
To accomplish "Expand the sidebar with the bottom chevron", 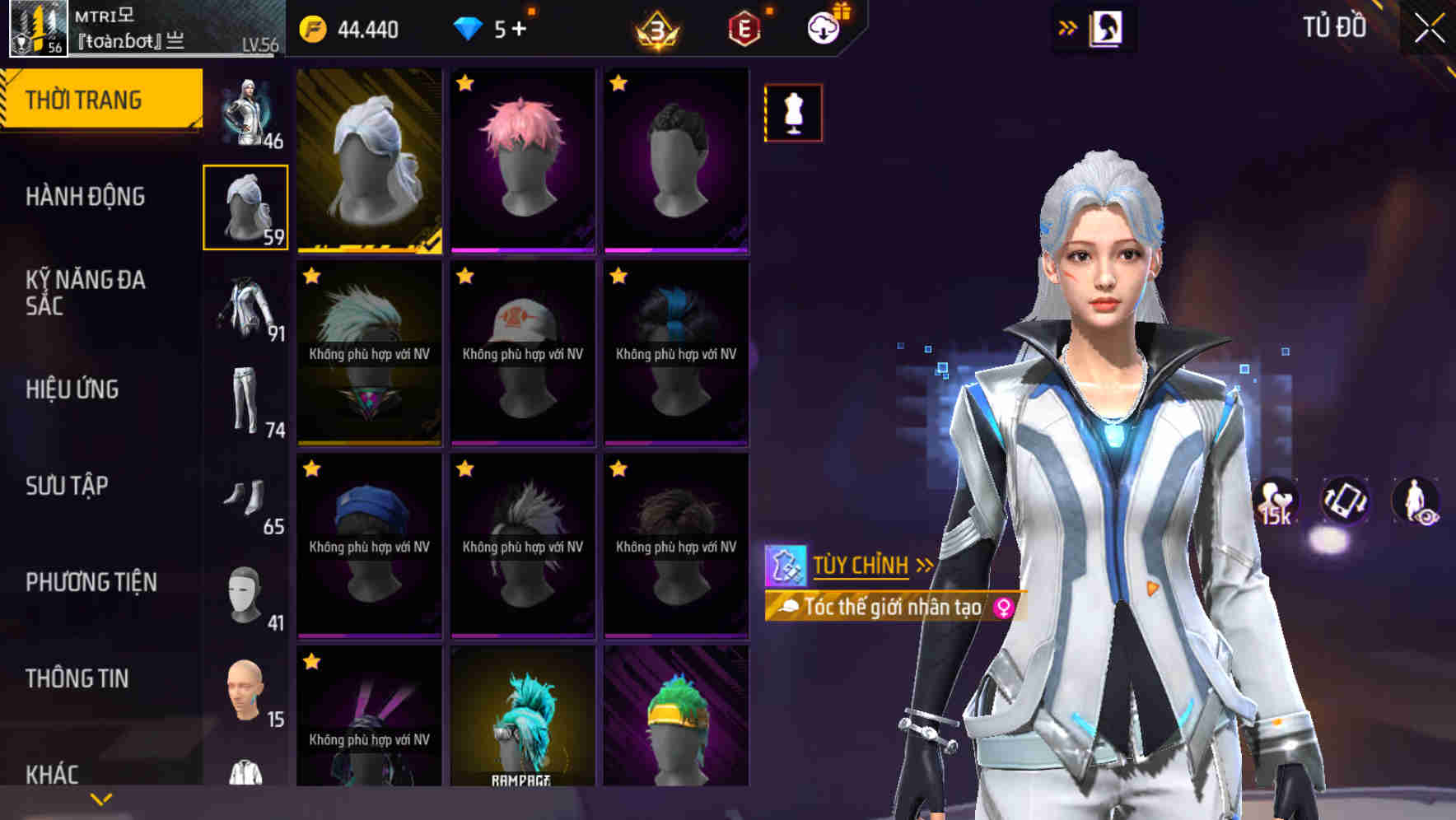I will click(100, 797).
